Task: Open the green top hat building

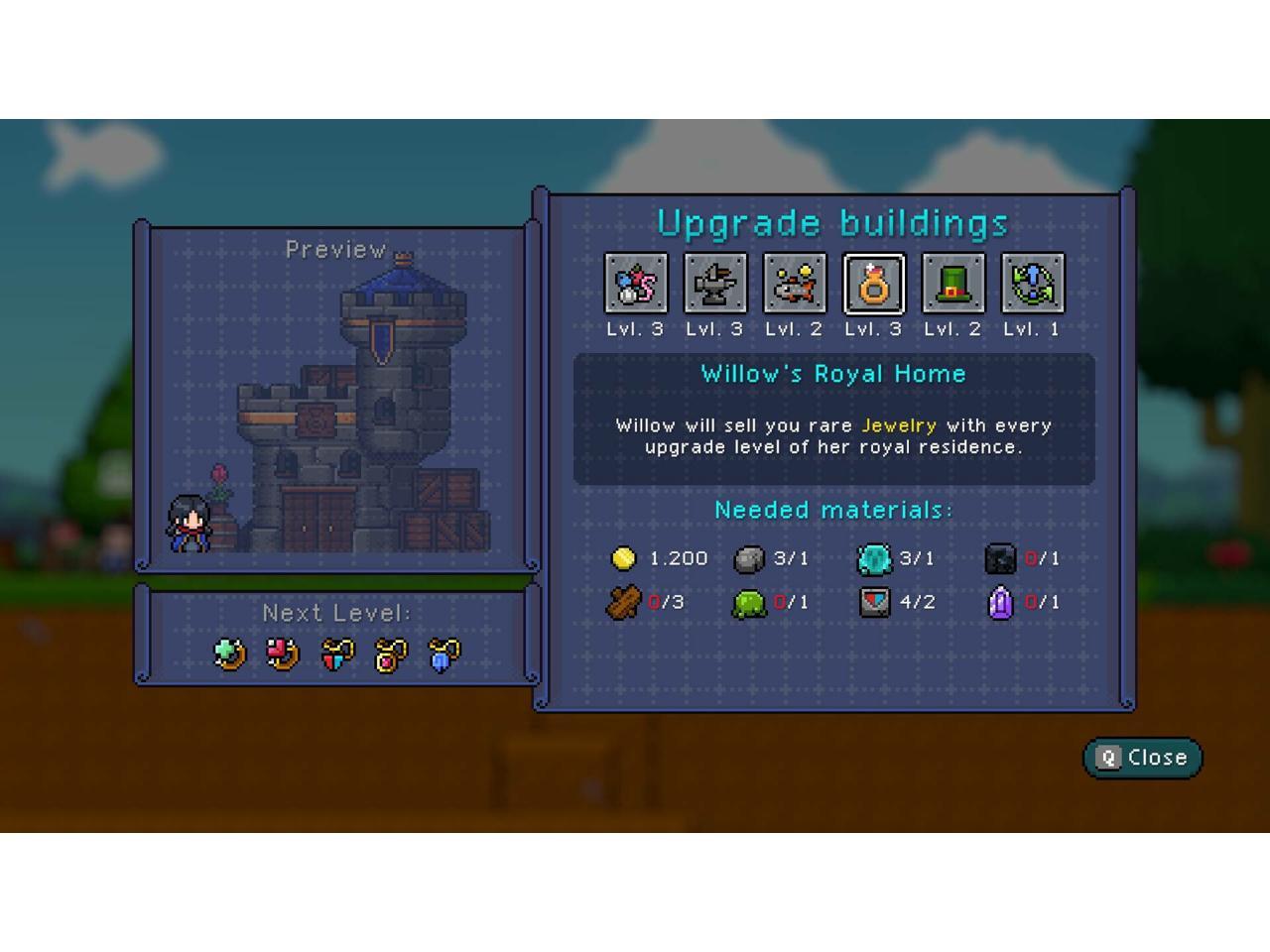Action: pos(952,285)
